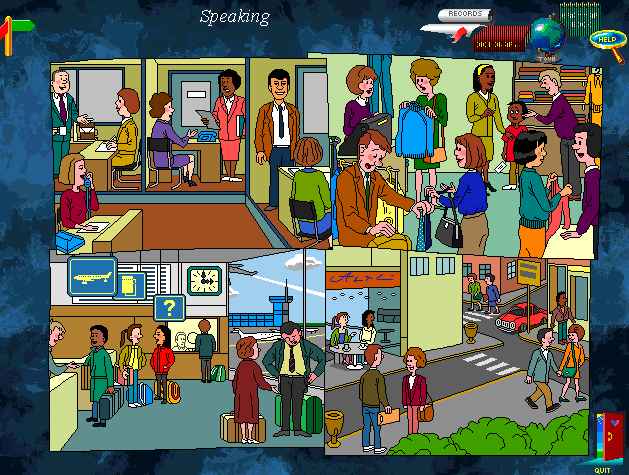Click the Help magnifying glass
The image size is (629, 475).
coord(605,40)
